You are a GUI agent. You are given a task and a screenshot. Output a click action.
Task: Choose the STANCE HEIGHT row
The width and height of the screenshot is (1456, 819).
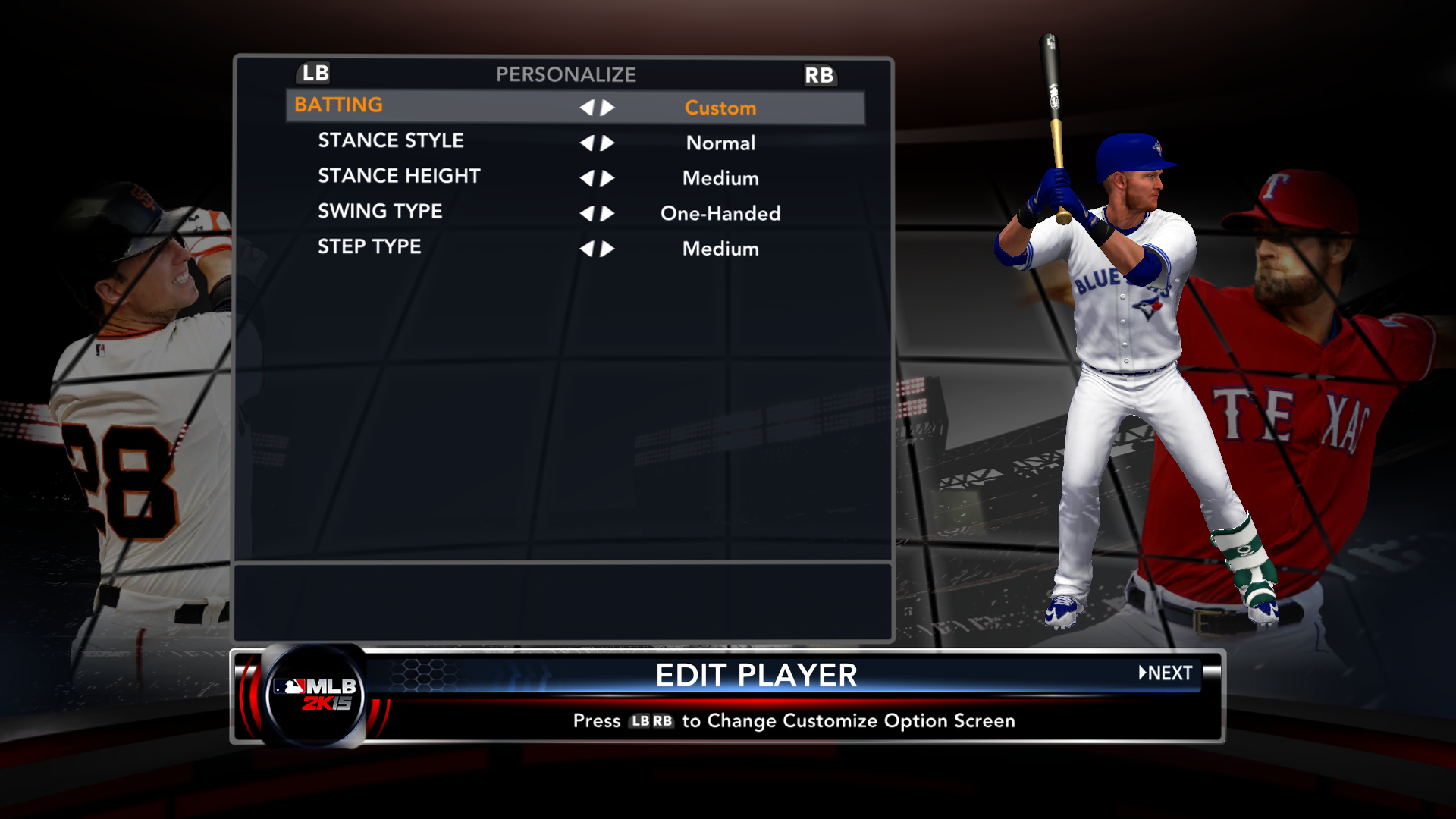tap(399, 177)
